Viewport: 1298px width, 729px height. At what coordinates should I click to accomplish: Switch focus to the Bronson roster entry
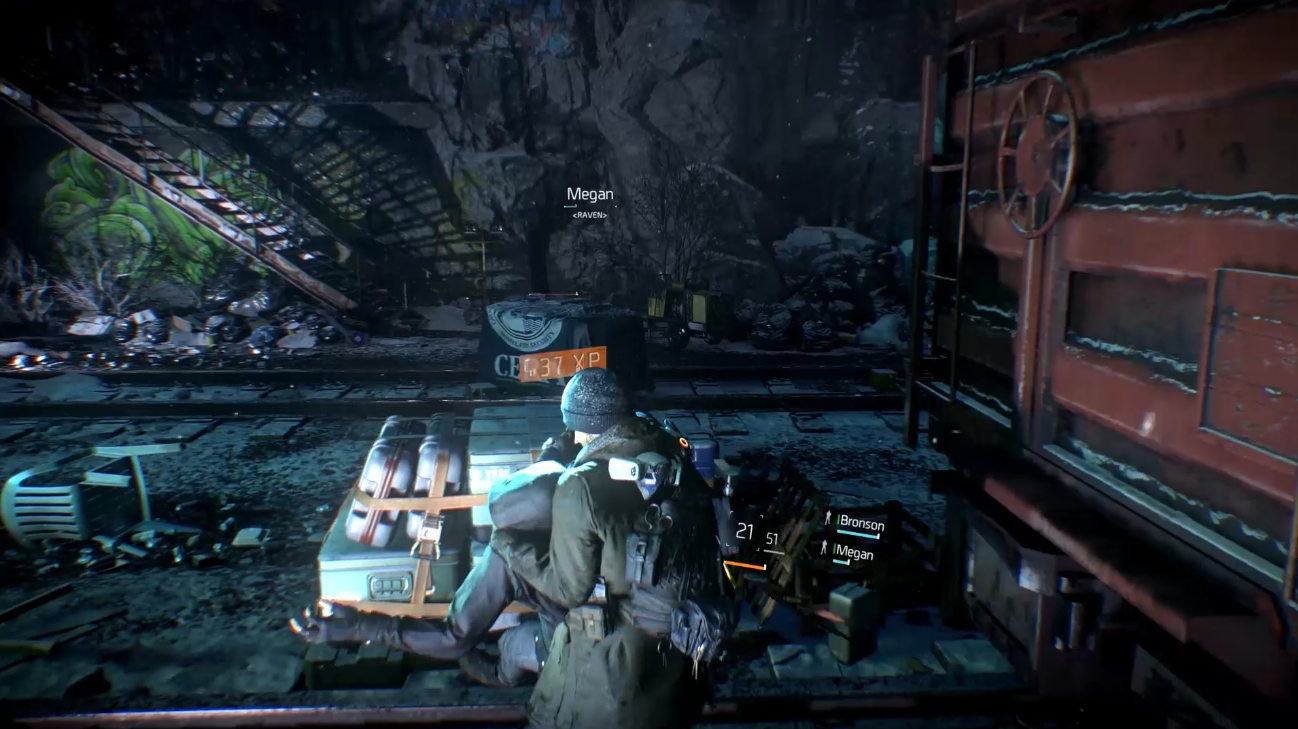(862, 523)
